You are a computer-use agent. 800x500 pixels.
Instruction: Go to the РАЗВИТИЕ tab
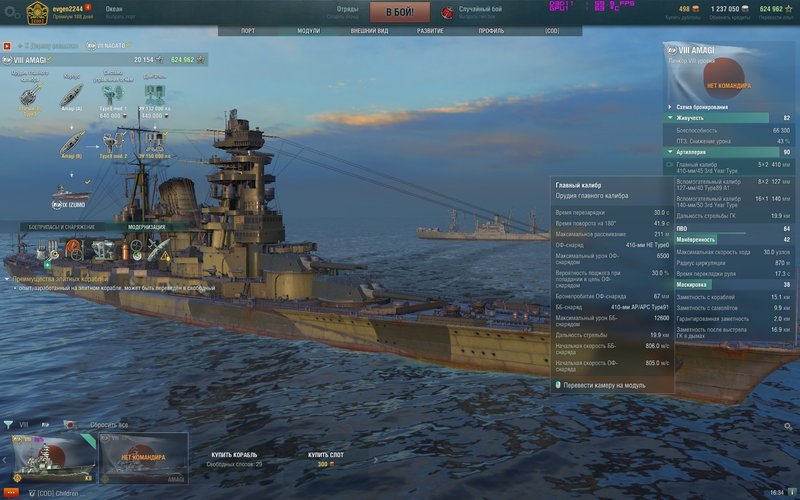click(431, 31)
